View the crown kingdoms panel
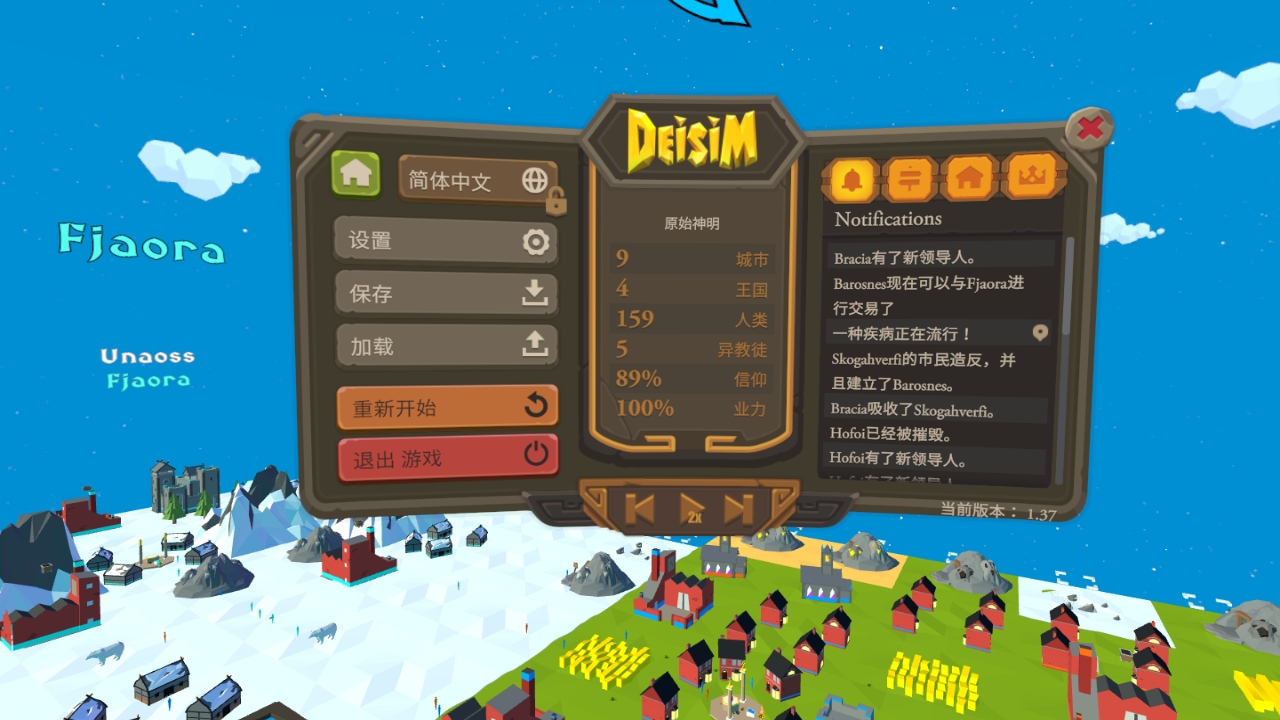The image size is (1280, 720). [x=1032, y=180]
